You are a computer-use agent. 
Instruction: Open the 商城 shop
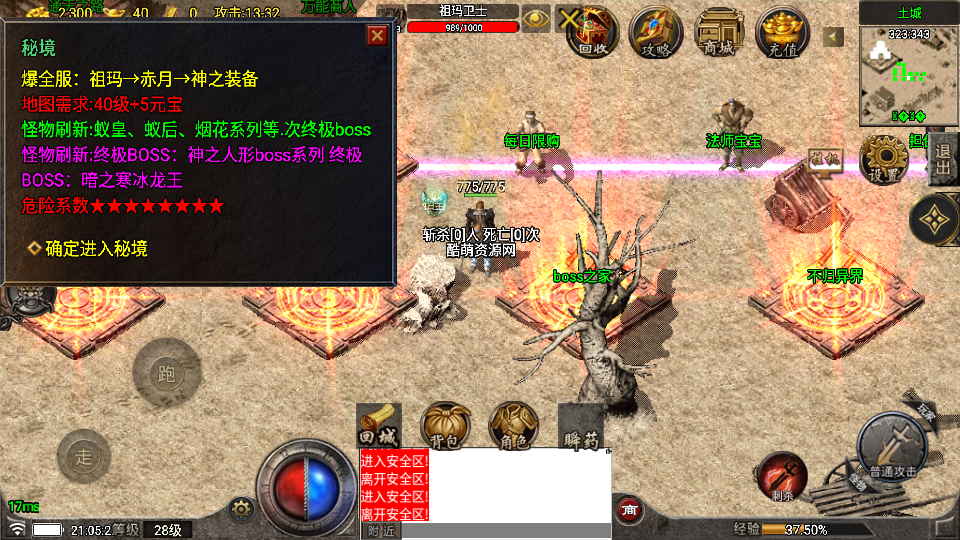pyautogui.click(x=719, y=32)
